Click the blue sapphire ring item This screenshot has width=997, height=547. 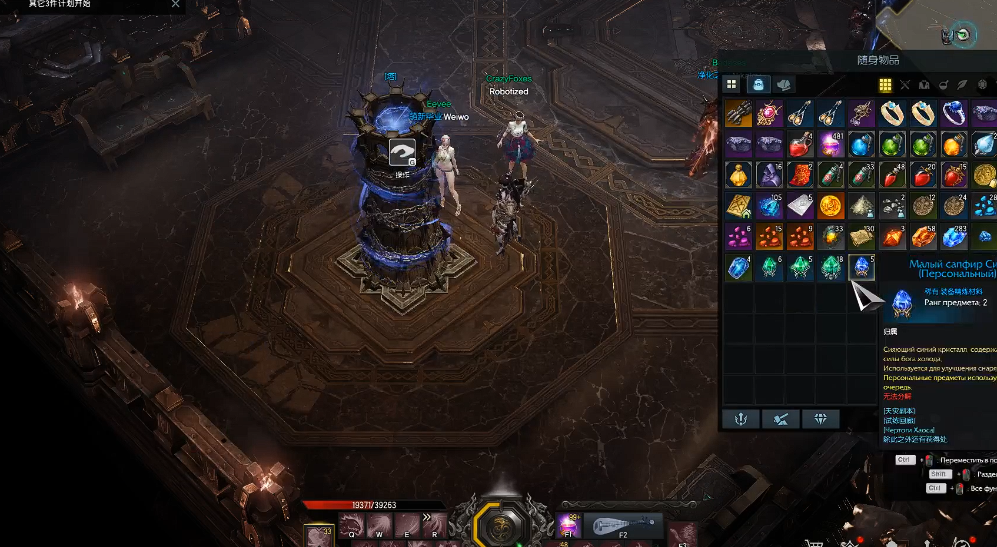coord(955,113)
